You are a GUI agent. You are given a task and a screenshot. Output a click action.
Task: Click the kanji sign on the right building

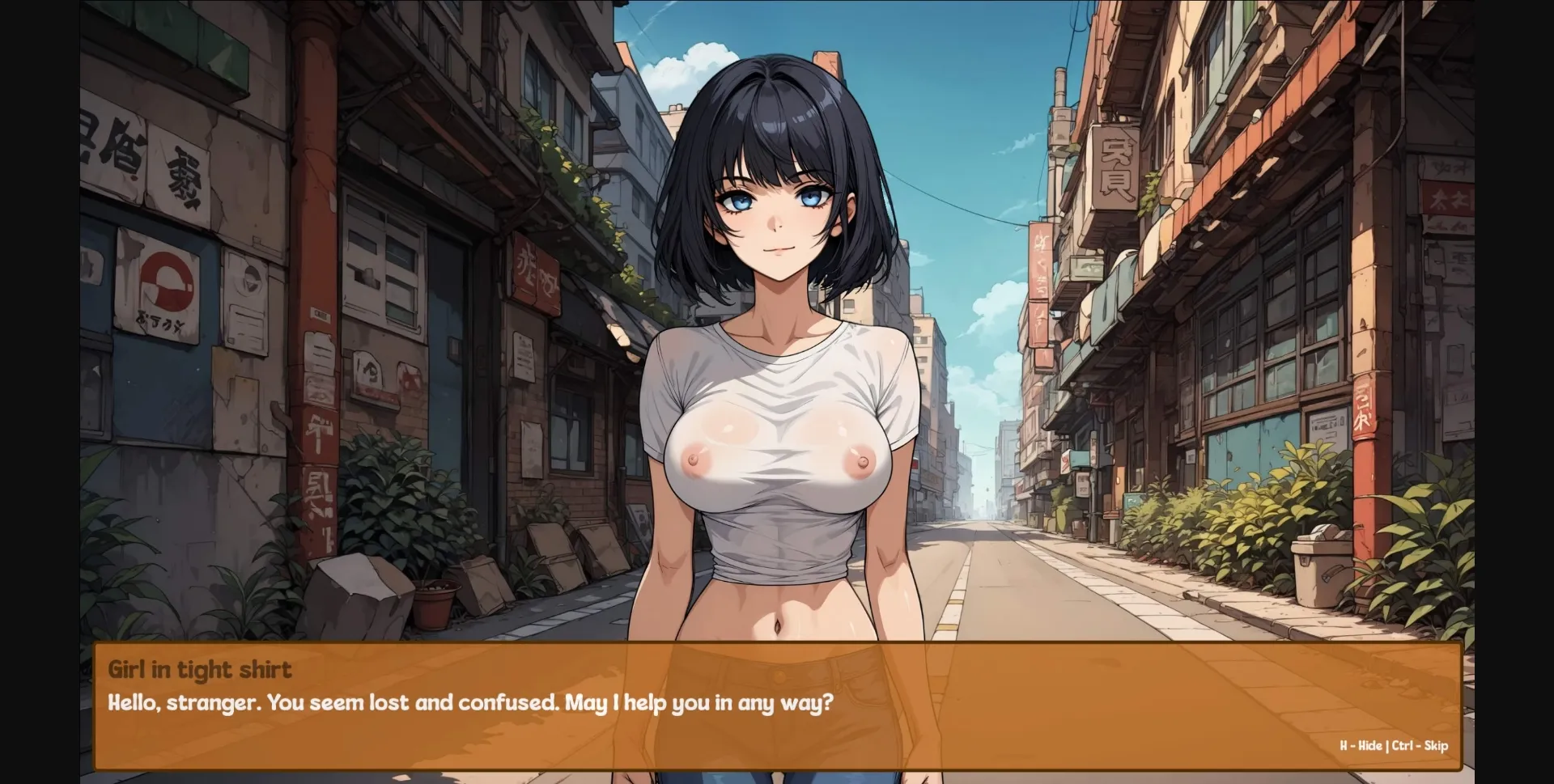tap(1116, 166)
